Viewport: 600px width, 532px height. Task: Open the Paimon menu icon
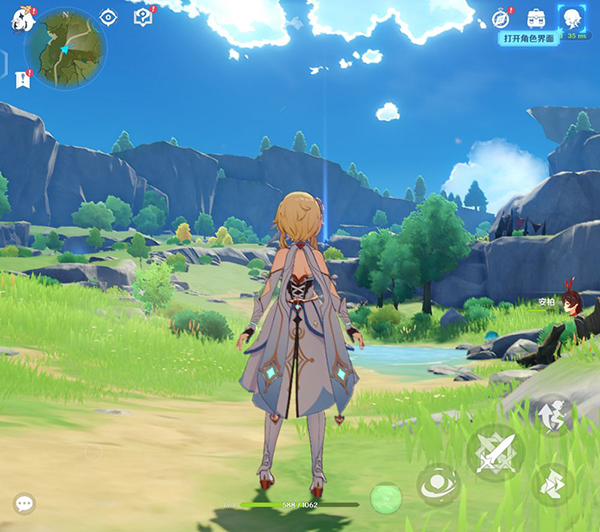tap(22, 21)
